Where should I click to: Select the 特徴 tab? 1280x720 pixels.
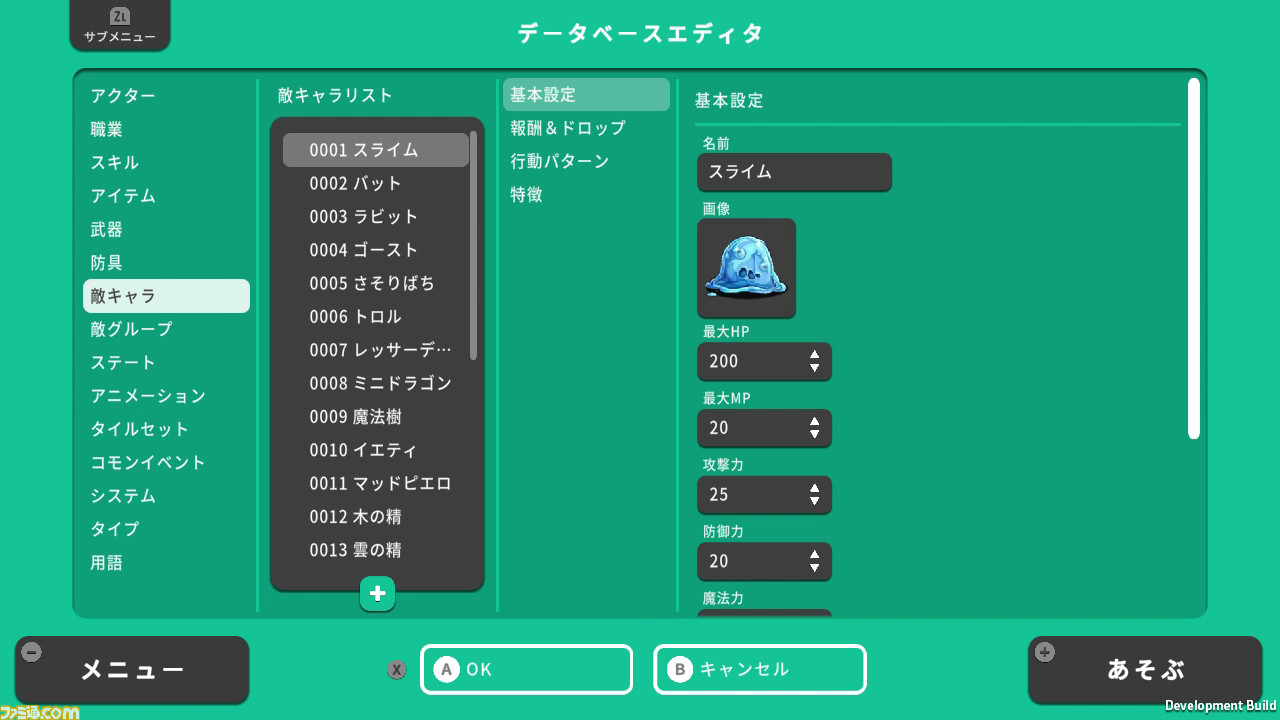(527, 194)
